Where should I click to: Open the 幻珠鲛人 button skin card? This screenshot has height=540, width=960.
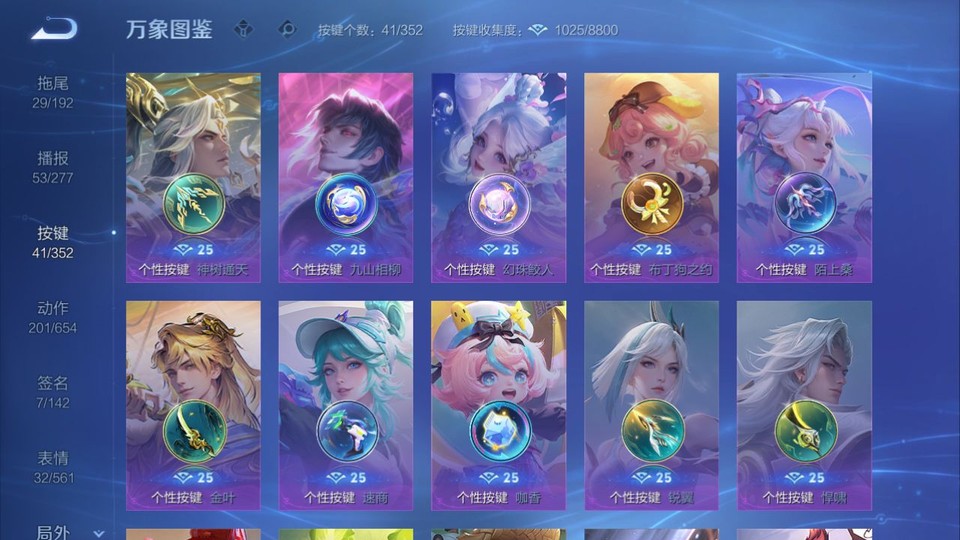click(498, 177)
